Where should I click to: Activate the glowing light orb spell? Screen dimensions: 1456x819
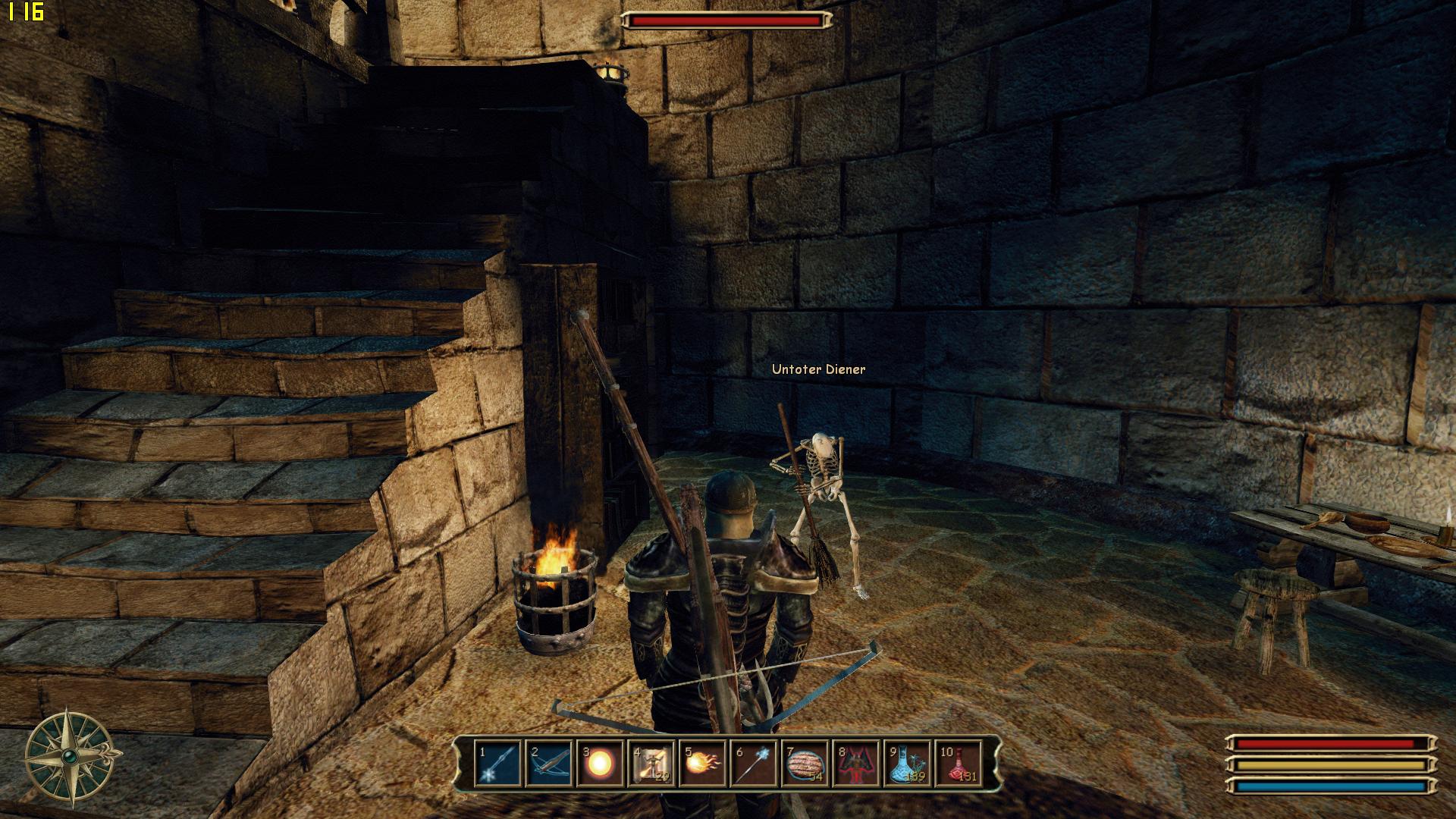point(600,764)
